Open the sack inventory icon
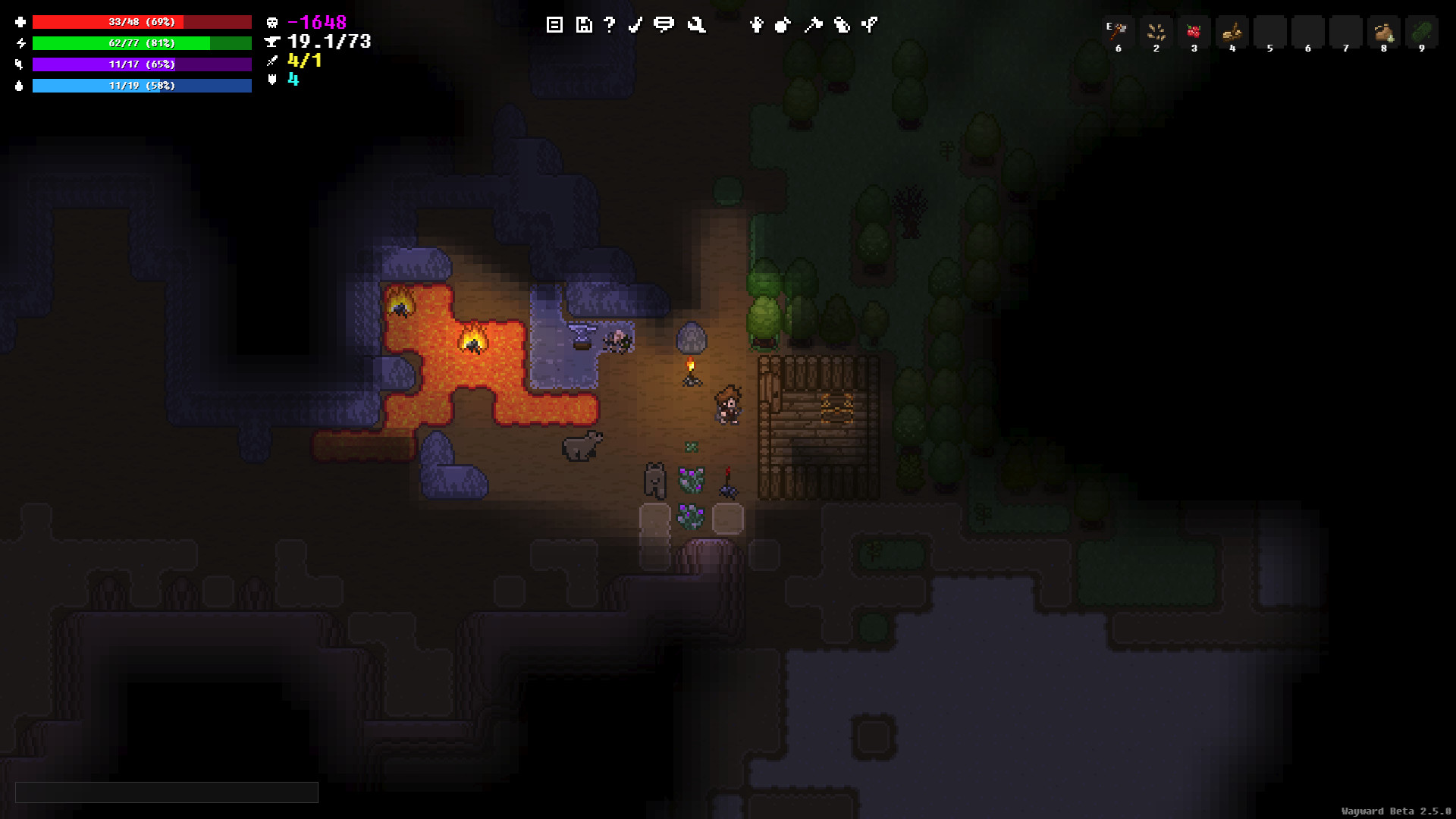 (x=783, y=25)
